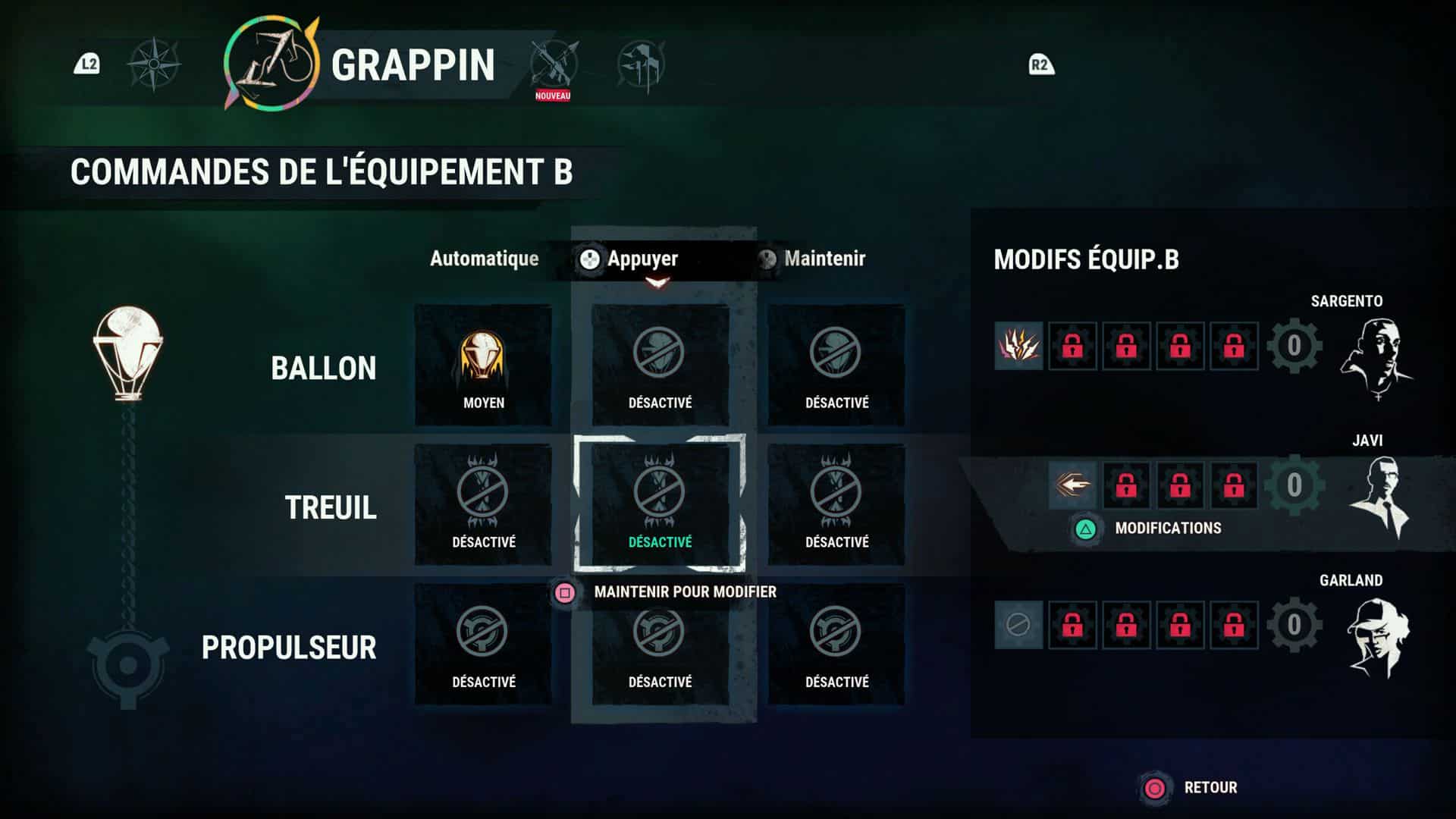Image resolution: width=1456 pixels, height=819 pixels.
Task: Select the Ballon Automatique tile set to Moyen
Action: pos(483,366)
